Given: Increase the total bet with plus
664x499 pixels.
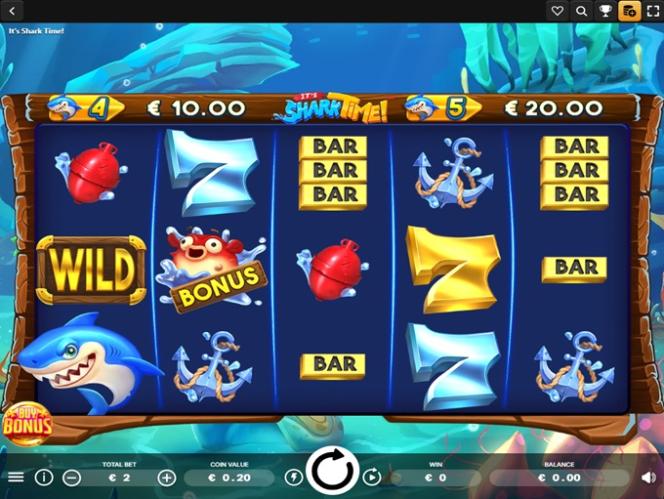Looking at the screenshot, I should pos(166,478).
